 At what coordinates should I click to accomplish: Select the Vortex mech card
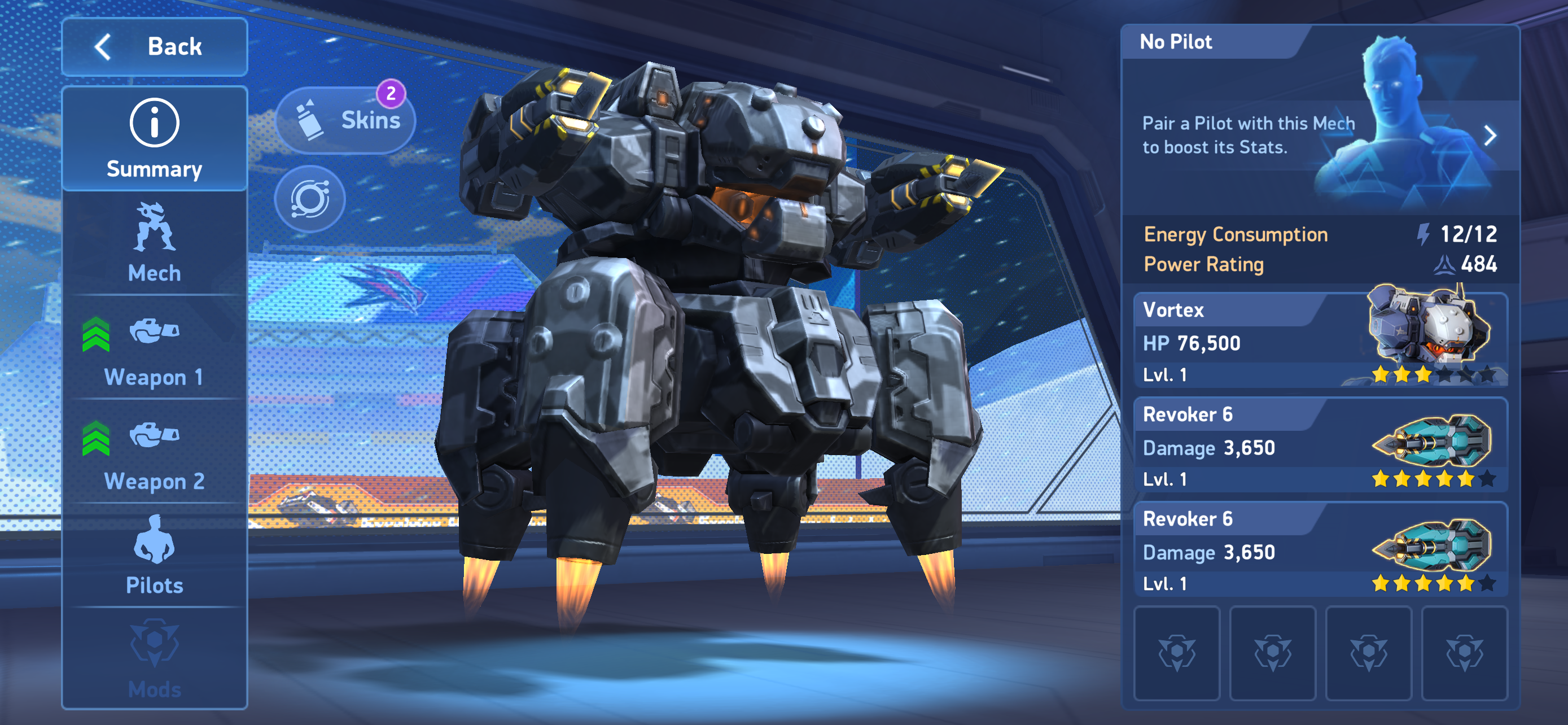click(1320, 341)
